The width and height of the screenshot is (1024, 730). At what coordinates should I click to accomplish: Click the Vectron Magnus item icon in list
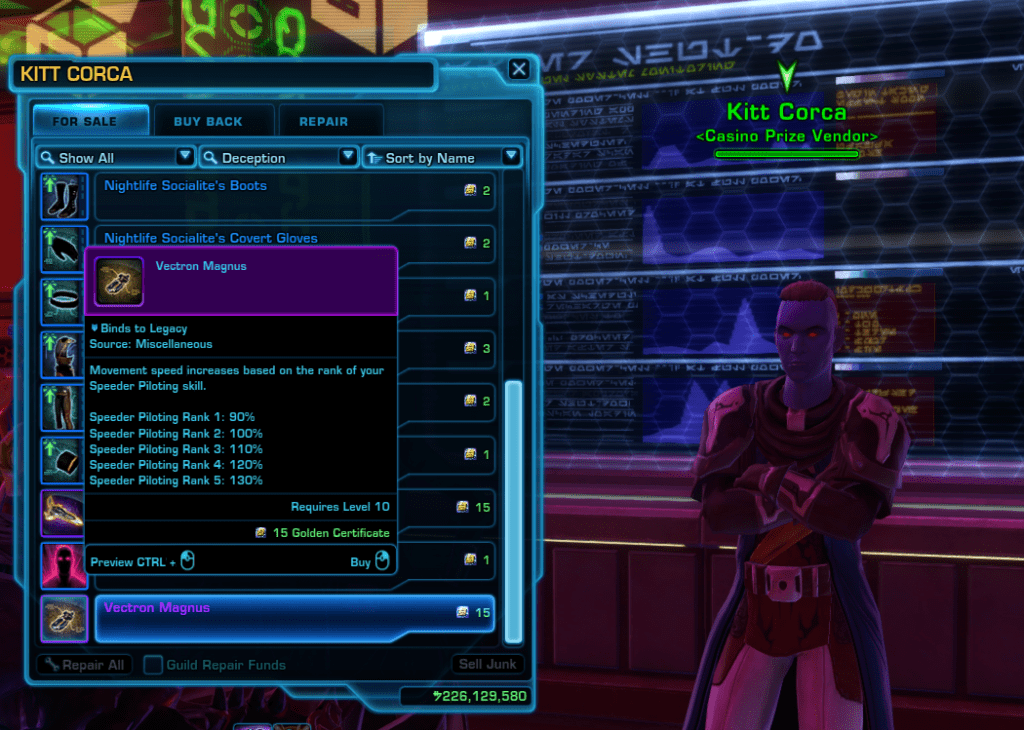click(x=58, y=618)
